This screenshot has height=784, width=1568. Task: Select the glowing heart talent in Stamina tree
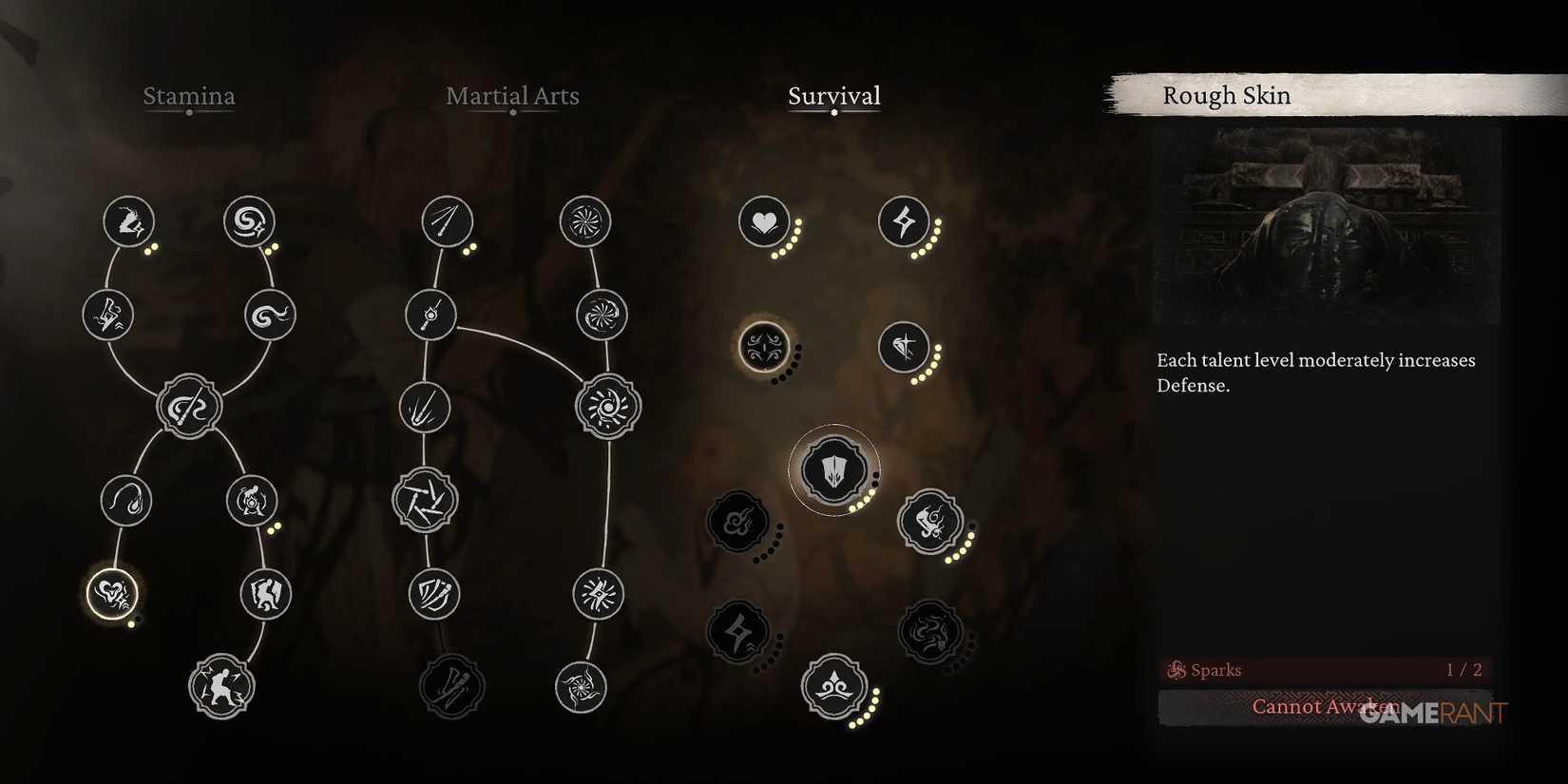pos(111,592)
